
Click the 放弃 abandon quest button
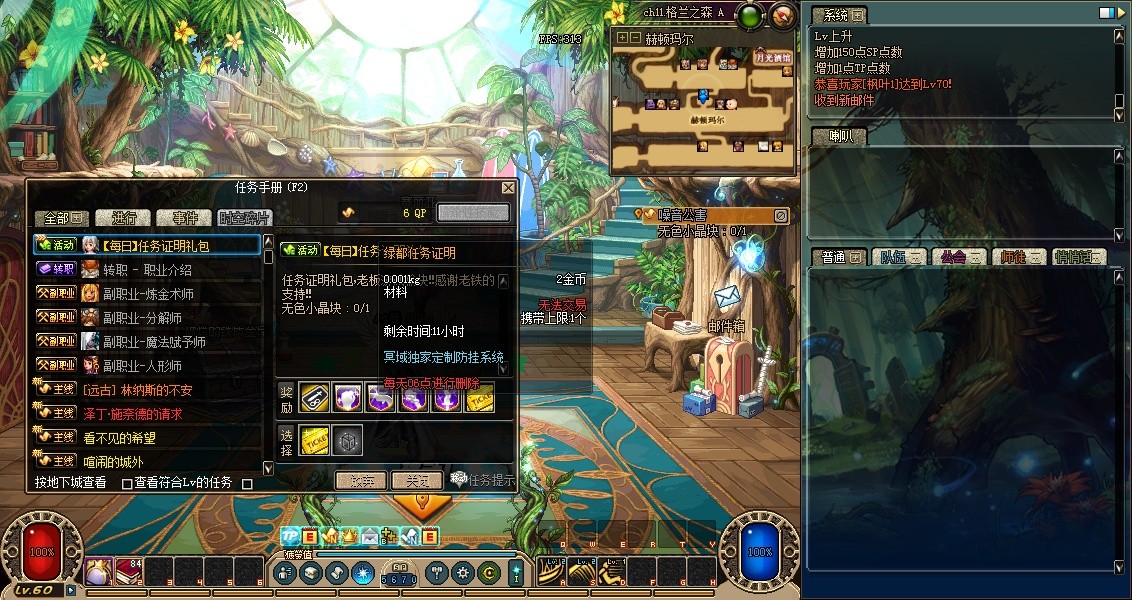[360, 481]
